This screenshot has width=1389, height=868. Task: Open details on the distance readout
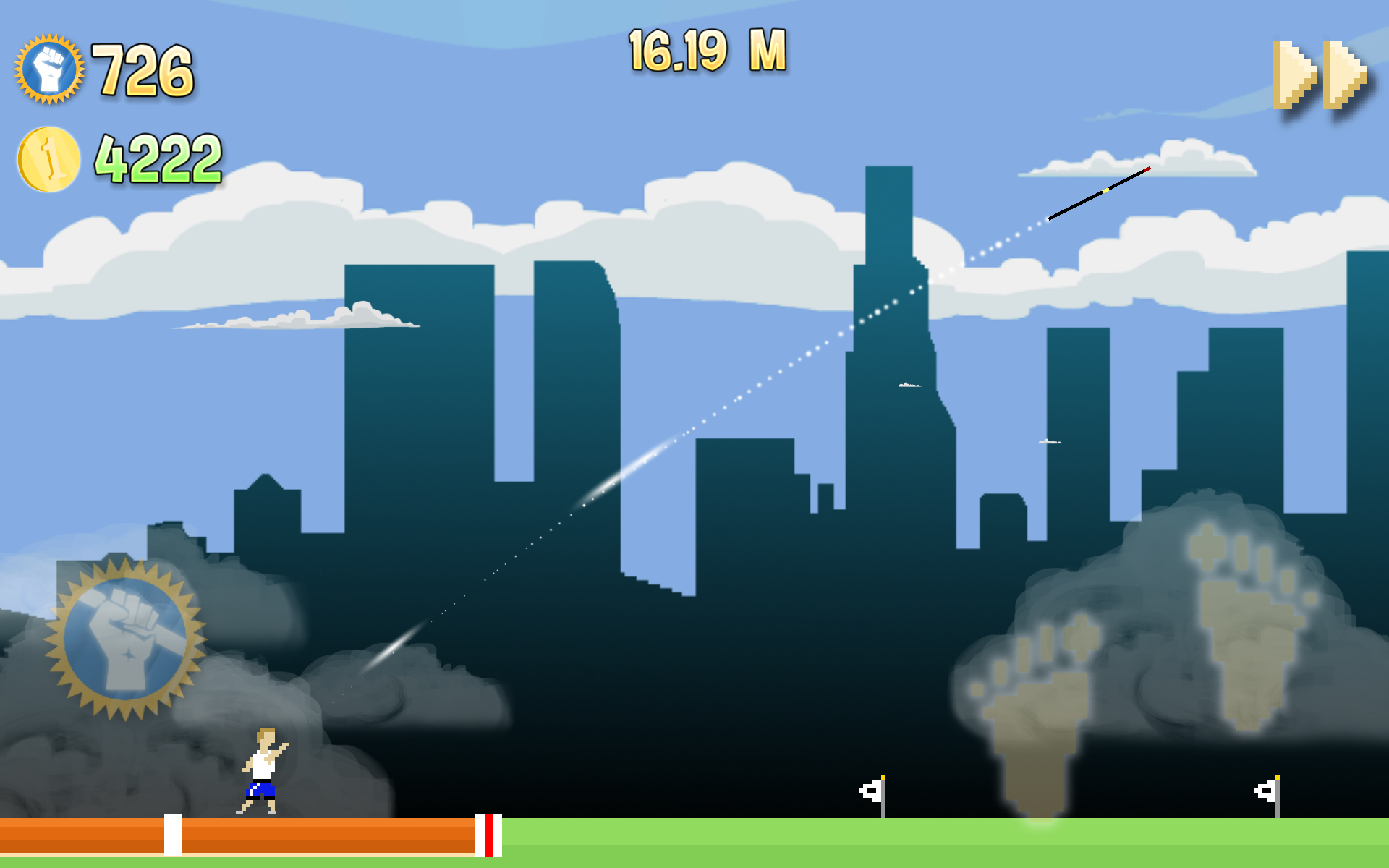tap(705, 49)
